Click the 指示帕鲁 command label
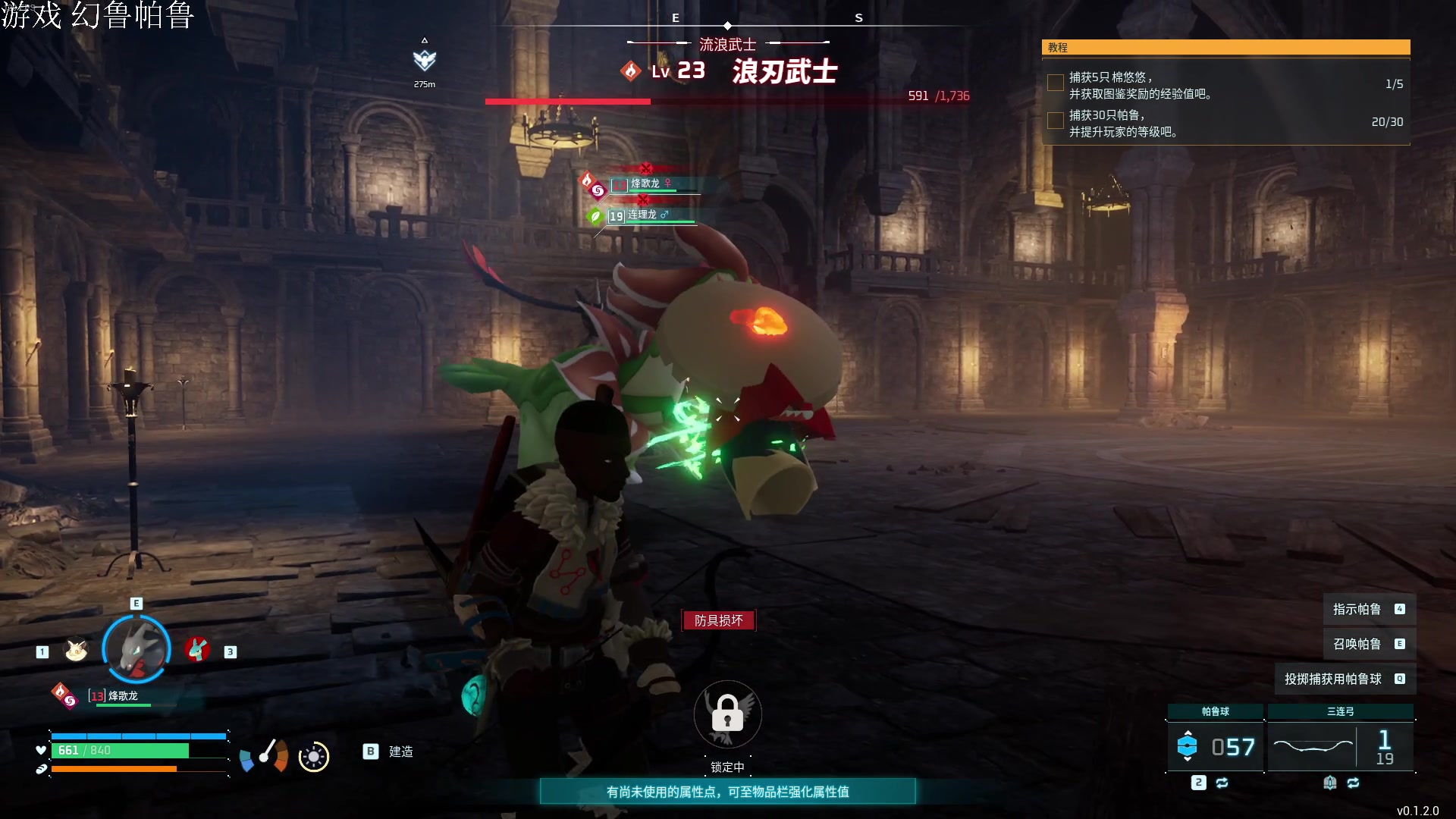Screen dimensions: 1456x819 [1357, 610]
